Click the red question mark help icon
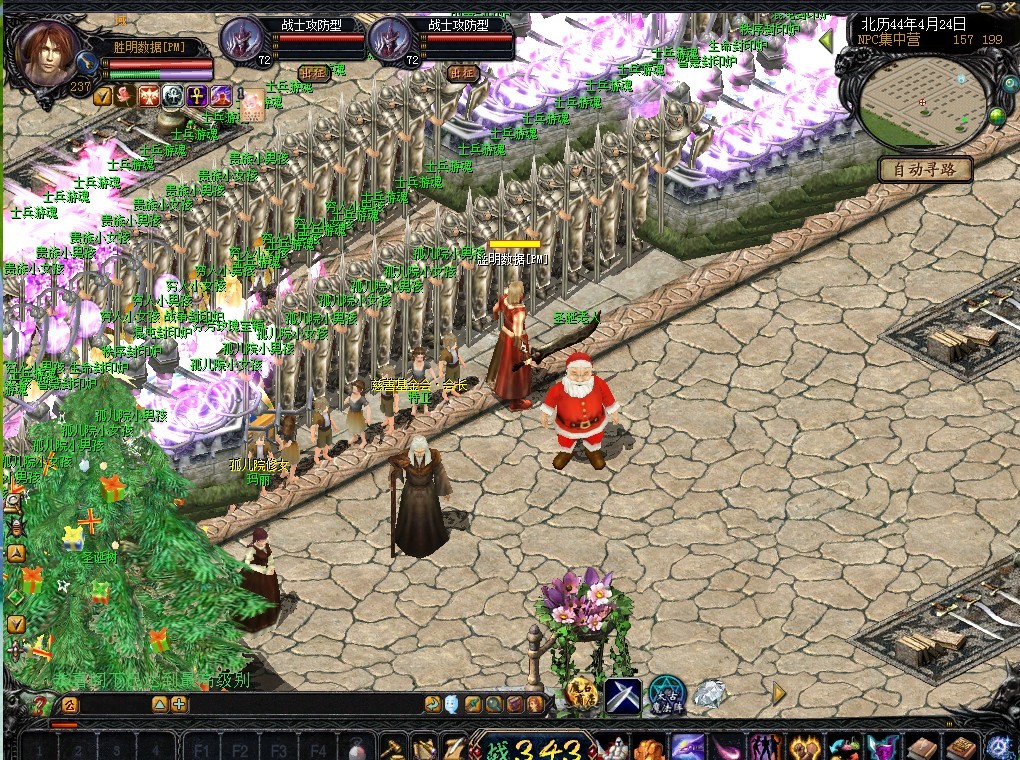 [40, 704]
